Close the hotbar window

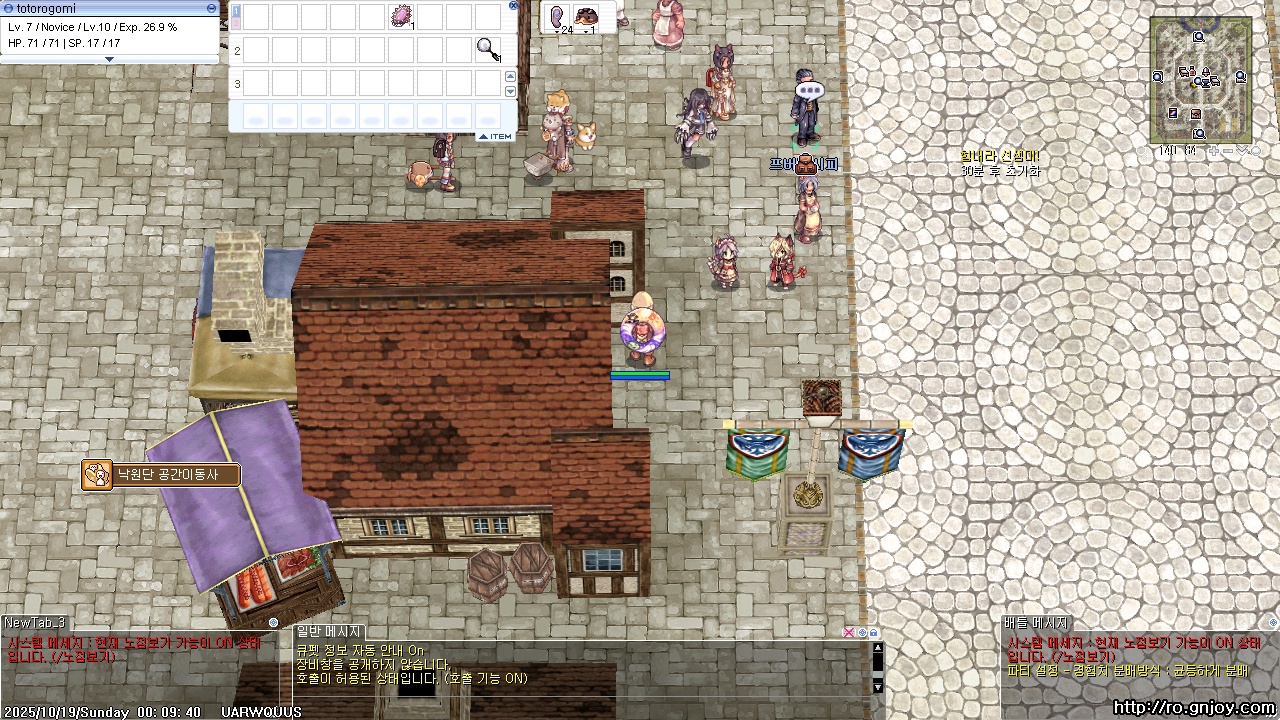pyautogui.click(x=514, y=5)
